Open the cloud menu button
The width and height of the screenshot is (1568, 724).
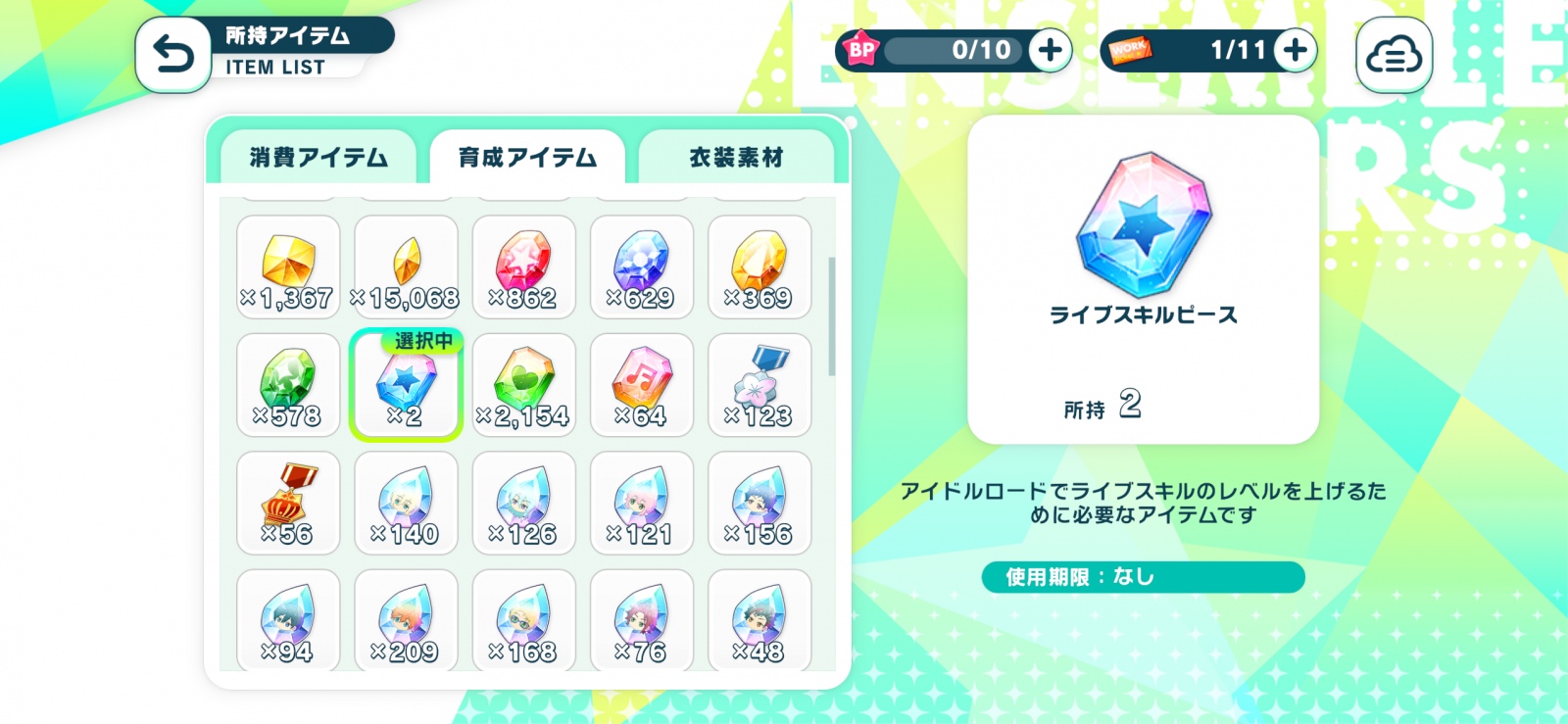pos(1394,56)
